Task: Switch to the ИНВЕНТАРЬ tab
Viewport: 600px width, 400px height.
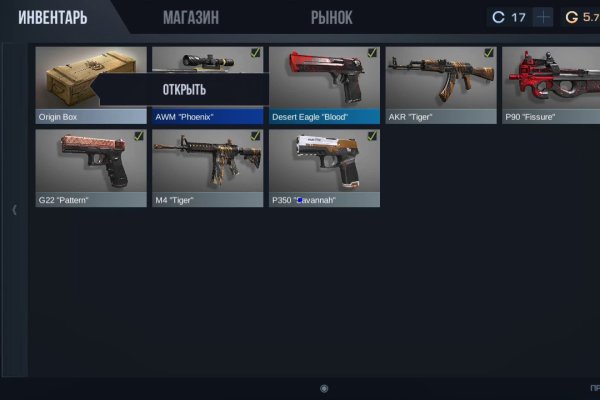Action: pos(53,18)
